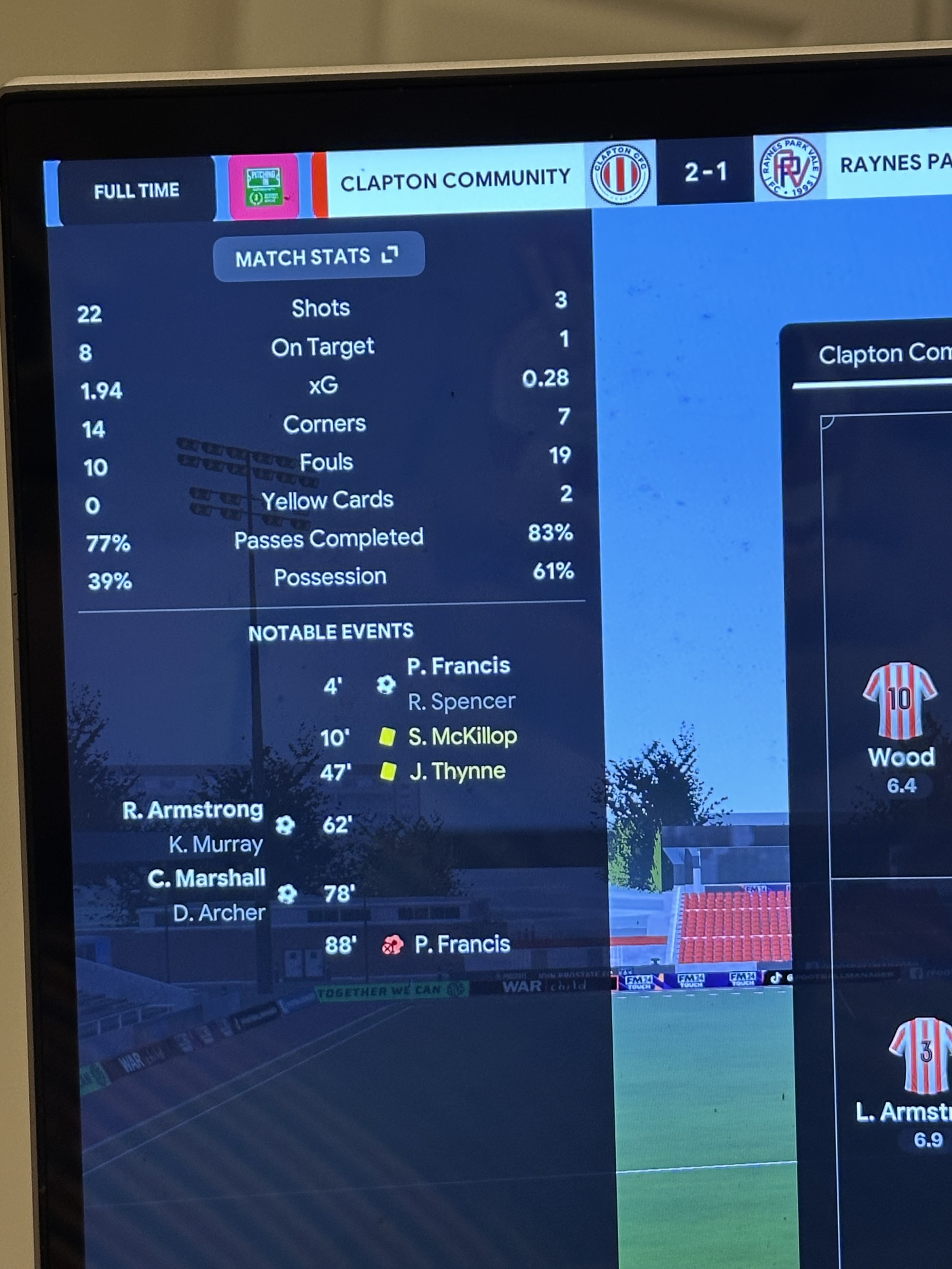
Task: Click goalscorer R. Armstrong's name
Action: 193,810
